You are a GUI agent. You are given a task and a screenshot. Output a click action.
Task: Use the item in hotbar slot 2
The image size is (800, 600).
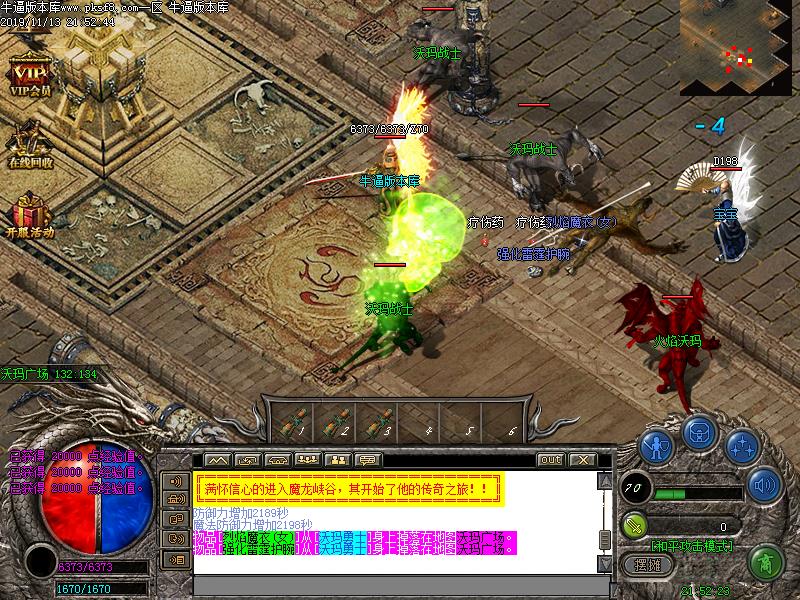click(x=337, y=421)
